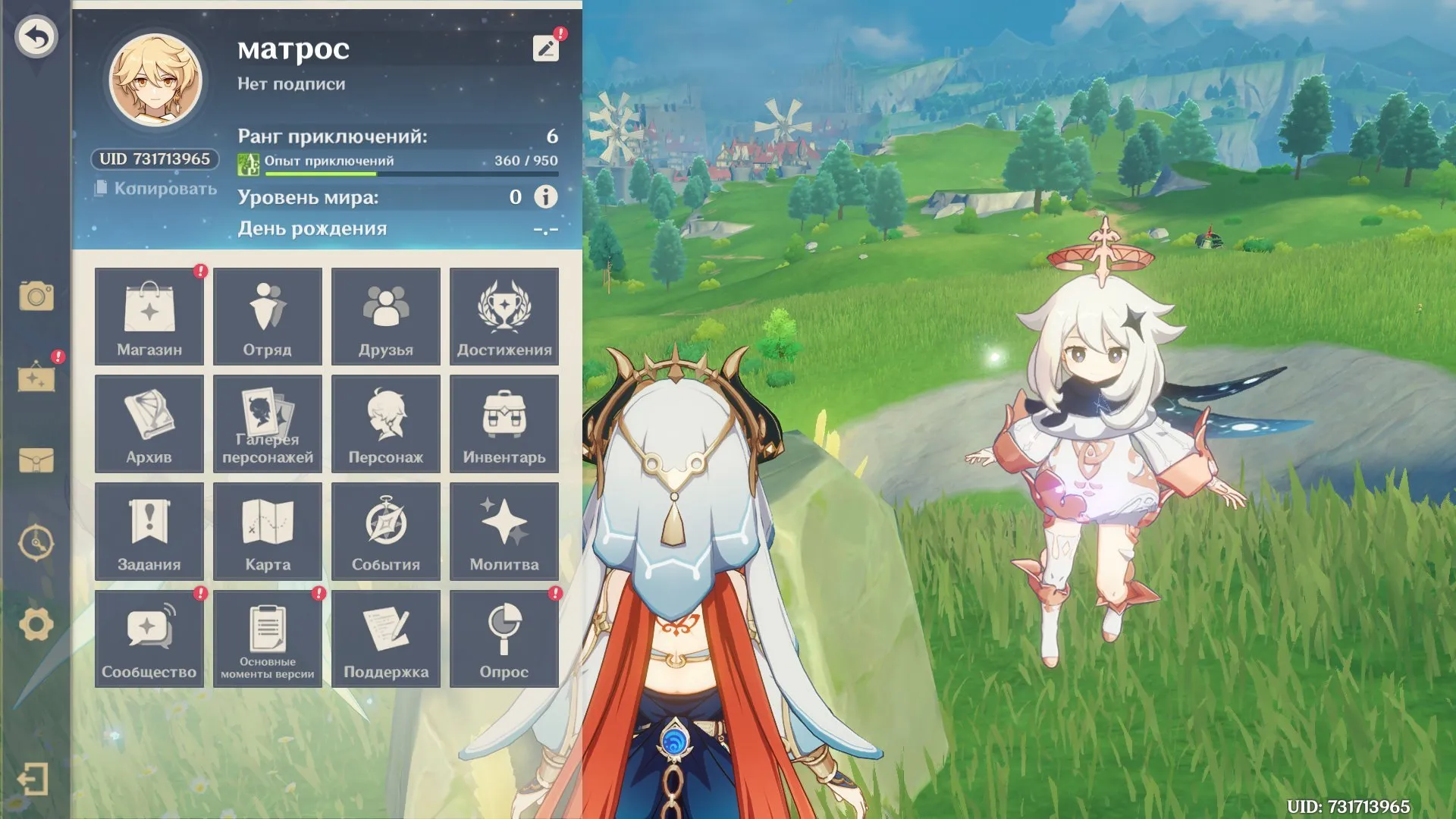This screenshot has width=1456, height=819.
Task: Open Сообщество community hub
Action: (x=149, y=639)
